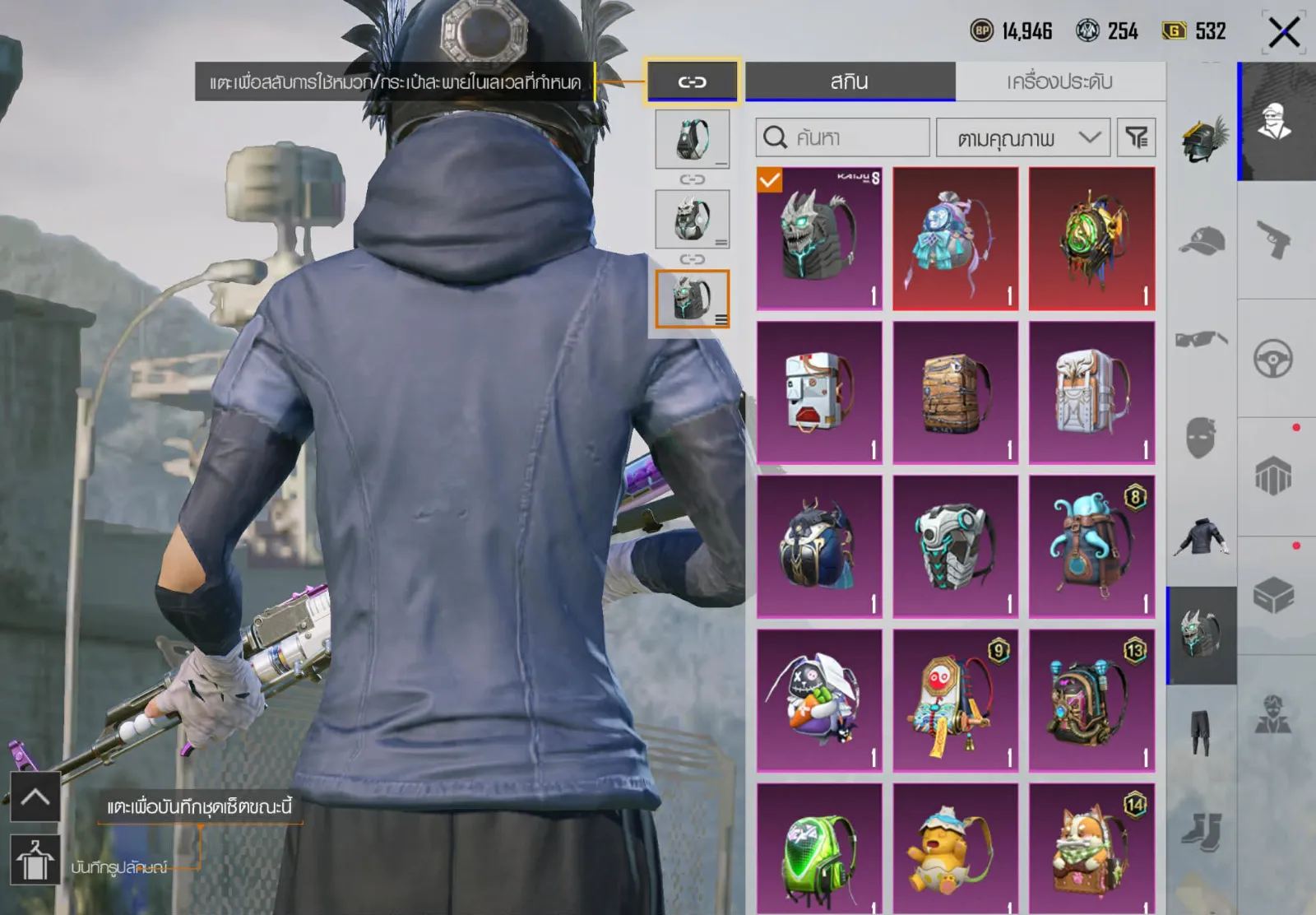Open the filter funnel options
This screenshot has height=915, width=1316.
click(x=1137, y=137)
